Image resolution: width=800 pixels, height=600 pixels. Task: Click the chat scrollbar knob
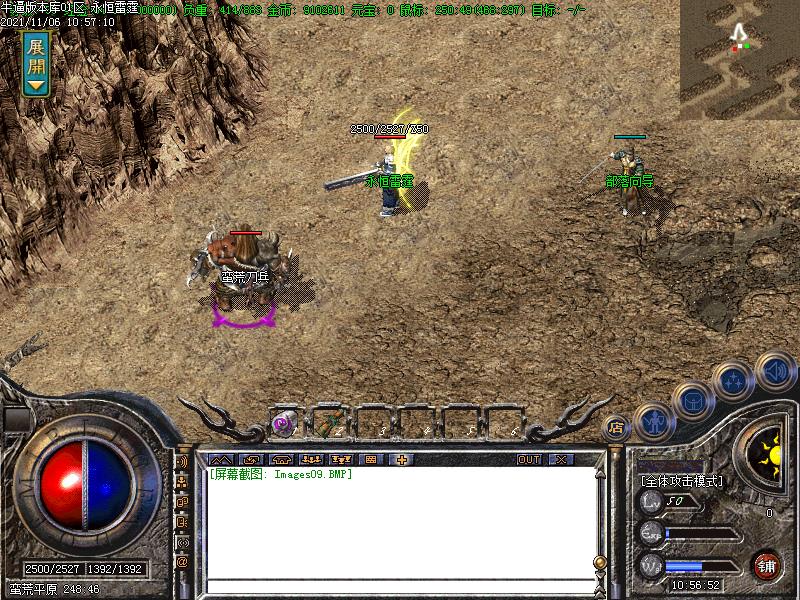pyautogui.click(x=600, y=561)
